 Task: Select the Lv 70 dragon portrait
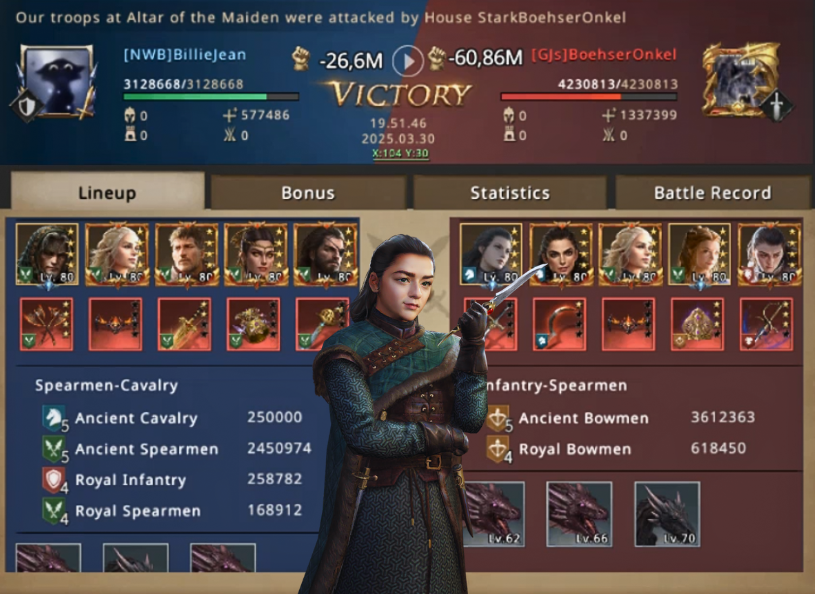pos(667,514)
